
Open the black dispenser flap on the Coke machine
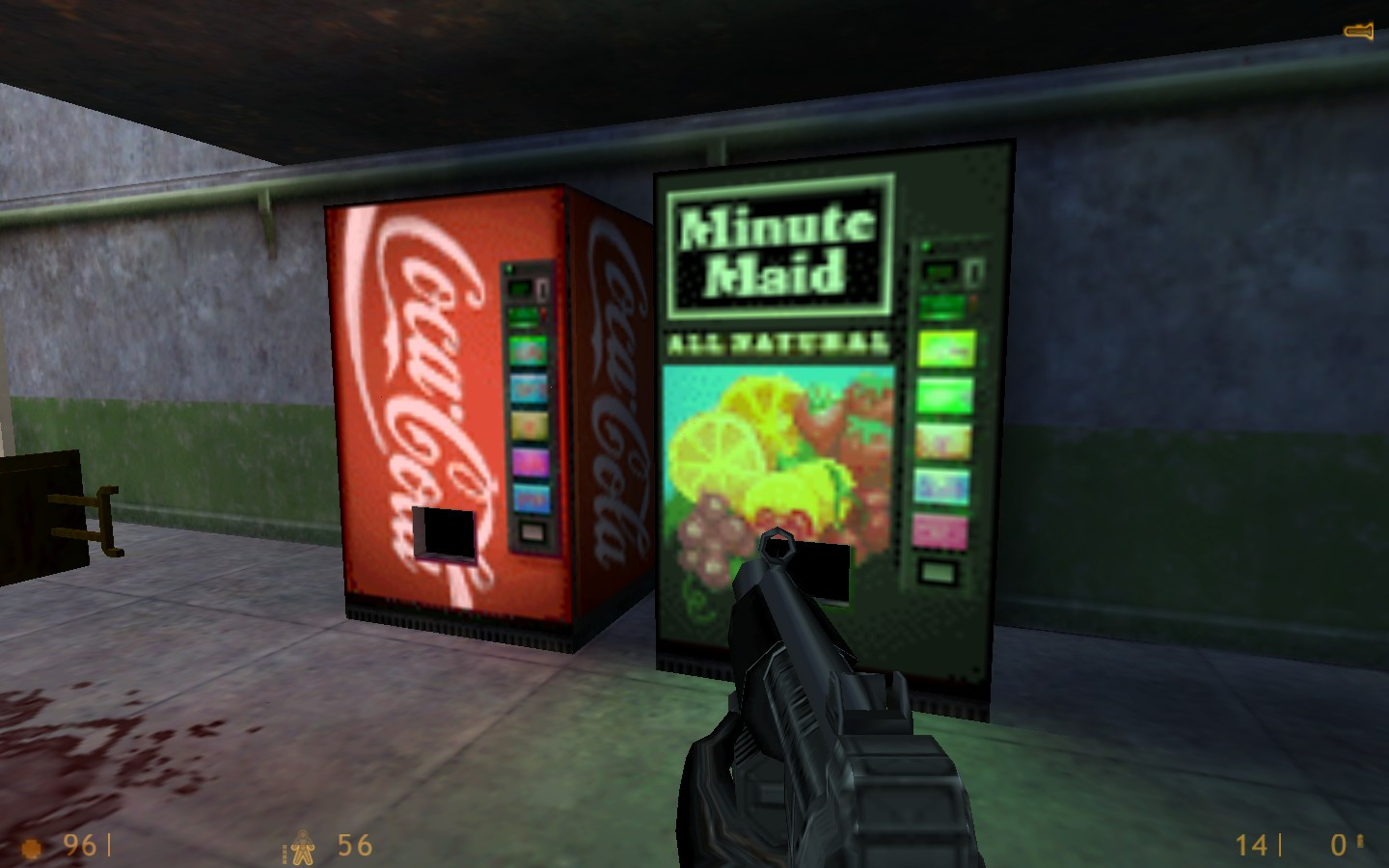(x=447, y=533)
